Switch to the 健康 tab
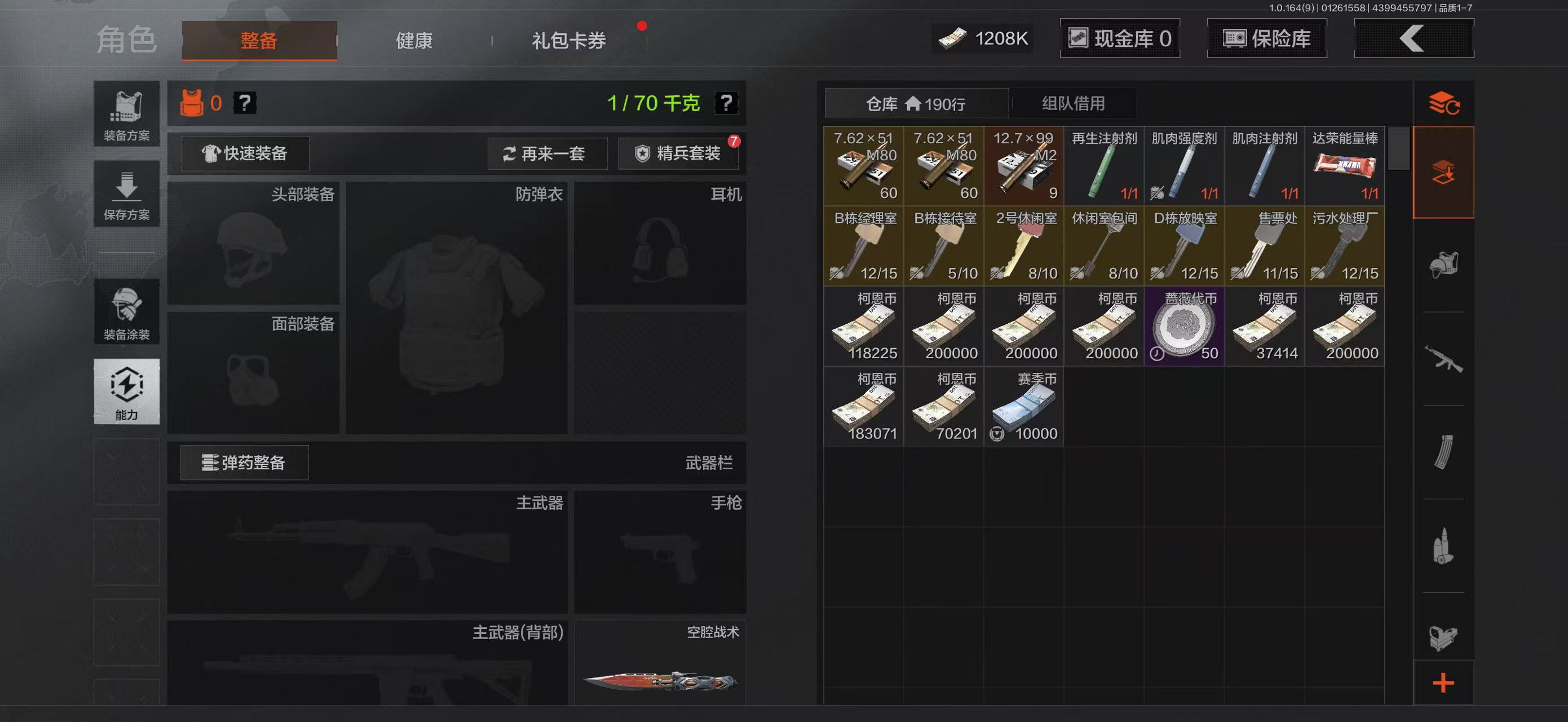The height and width of the screenshot is (722, 1568). point(413,41)
